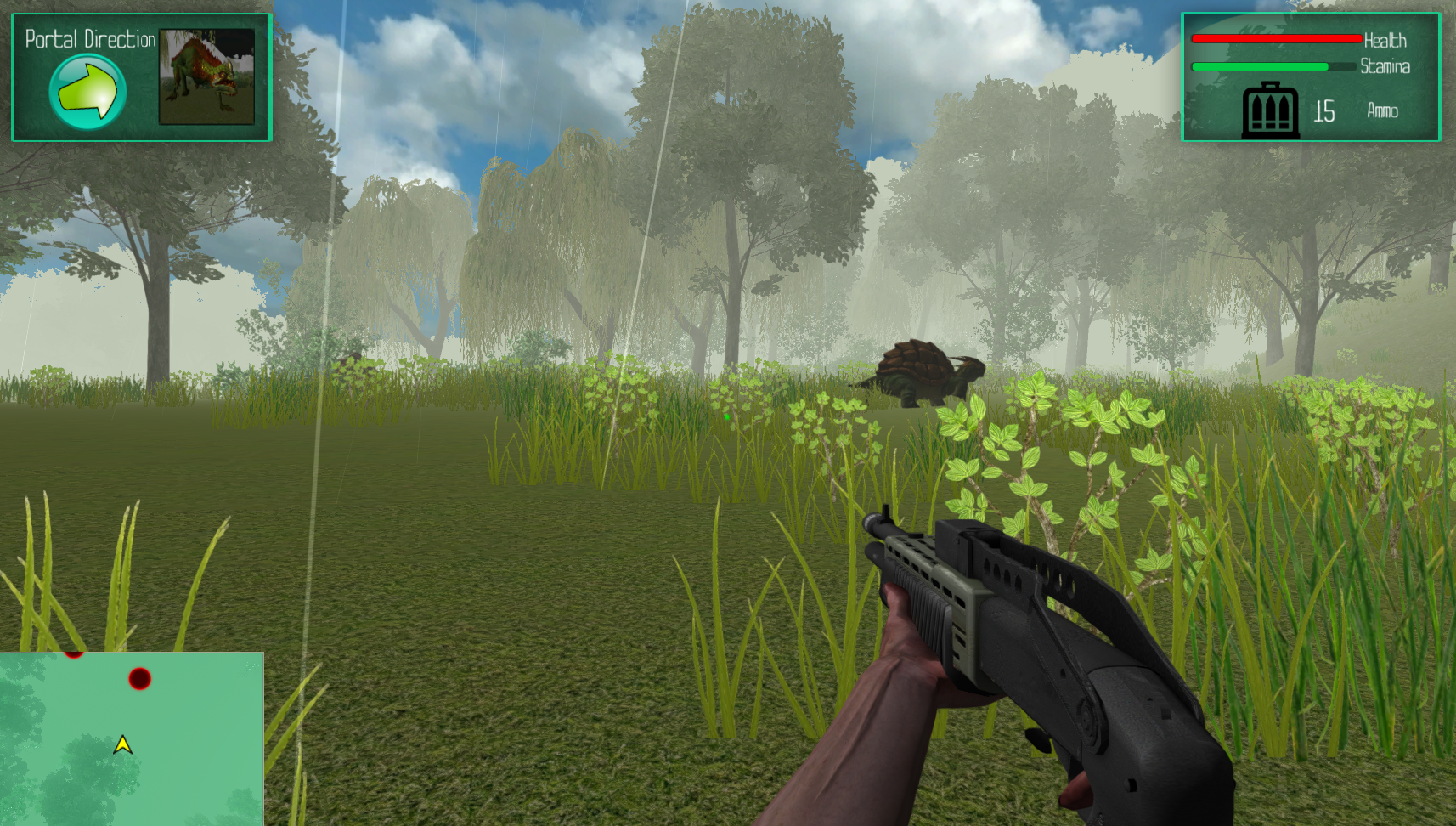This screenshot has height=826, width=1456.
Task: Select the yellow player arrow on minimap
Action: click(x=122, y=745)
